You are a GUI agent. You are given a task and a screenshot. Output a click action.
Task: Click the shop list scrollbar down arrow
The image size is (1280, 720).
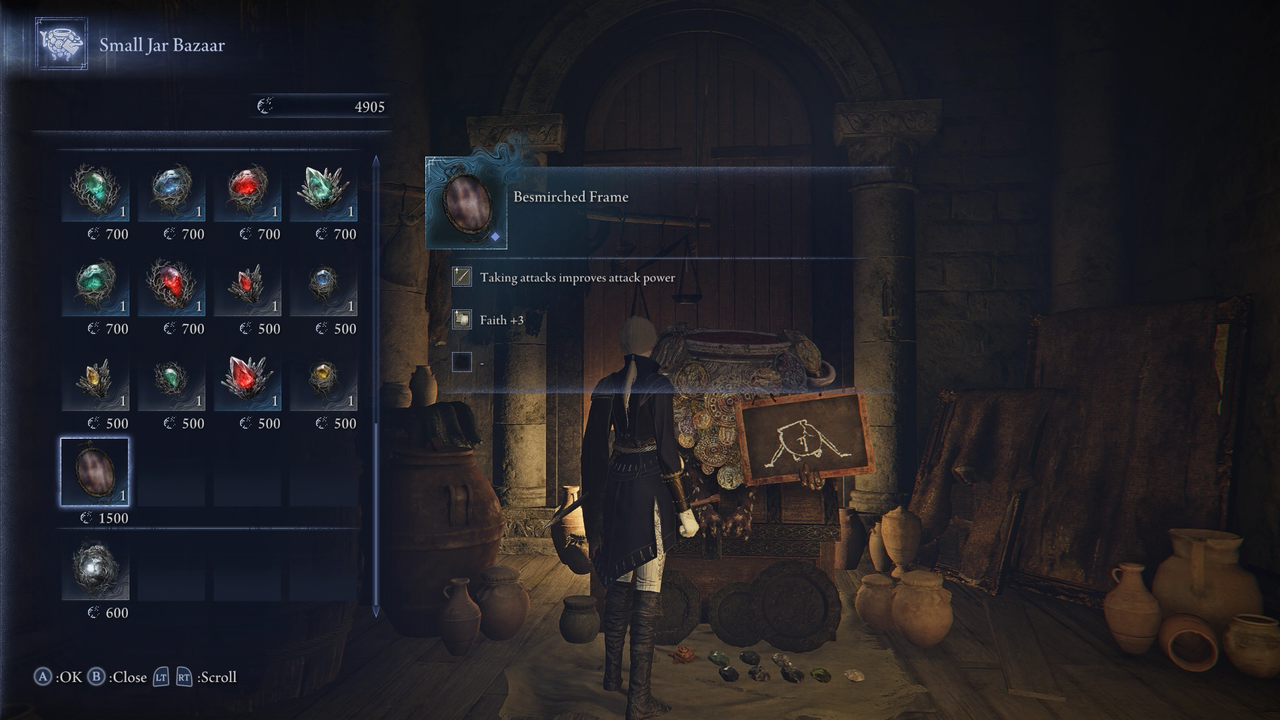tap(376, 610)
